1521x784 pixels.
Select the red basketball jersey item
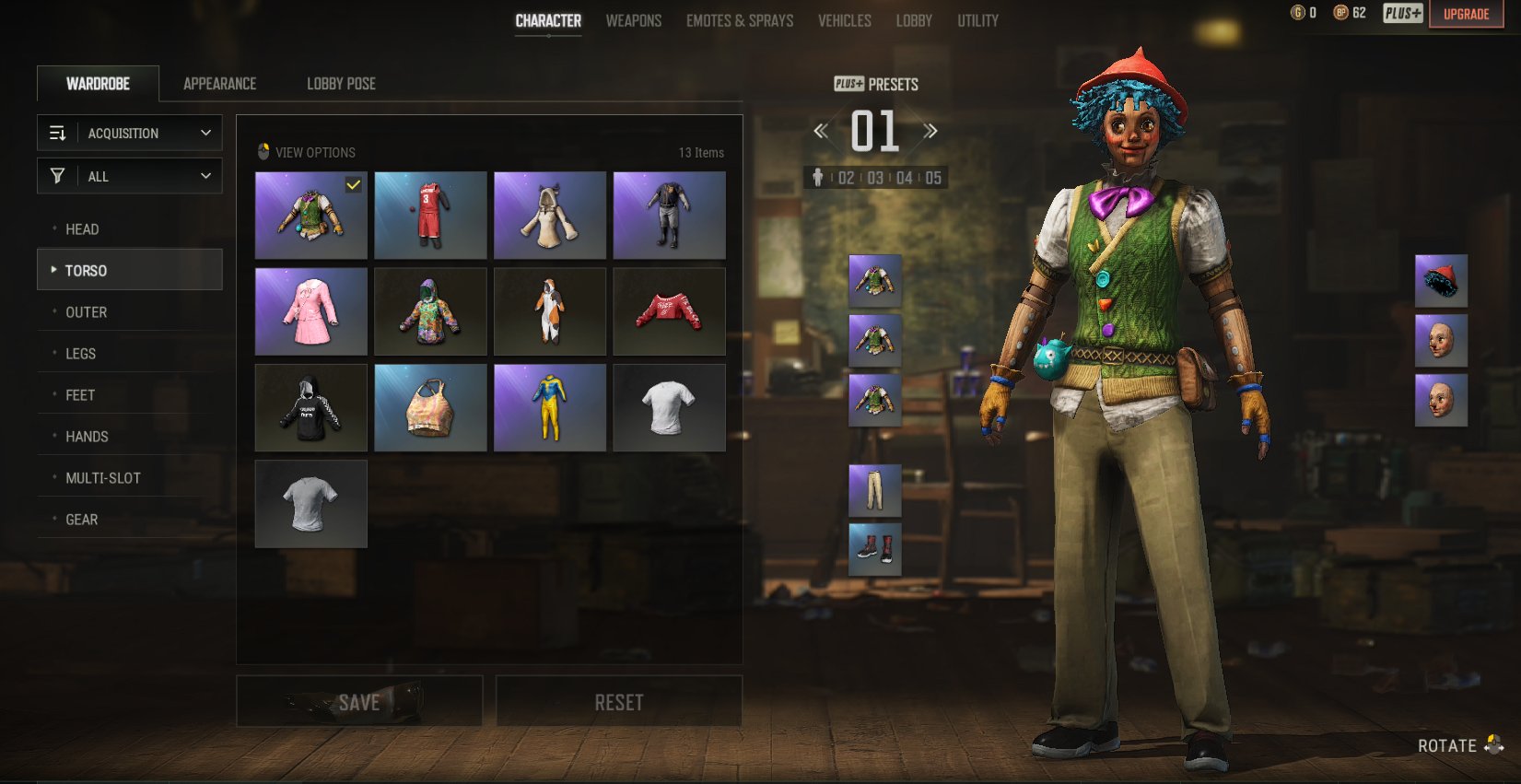pos(430,215)
